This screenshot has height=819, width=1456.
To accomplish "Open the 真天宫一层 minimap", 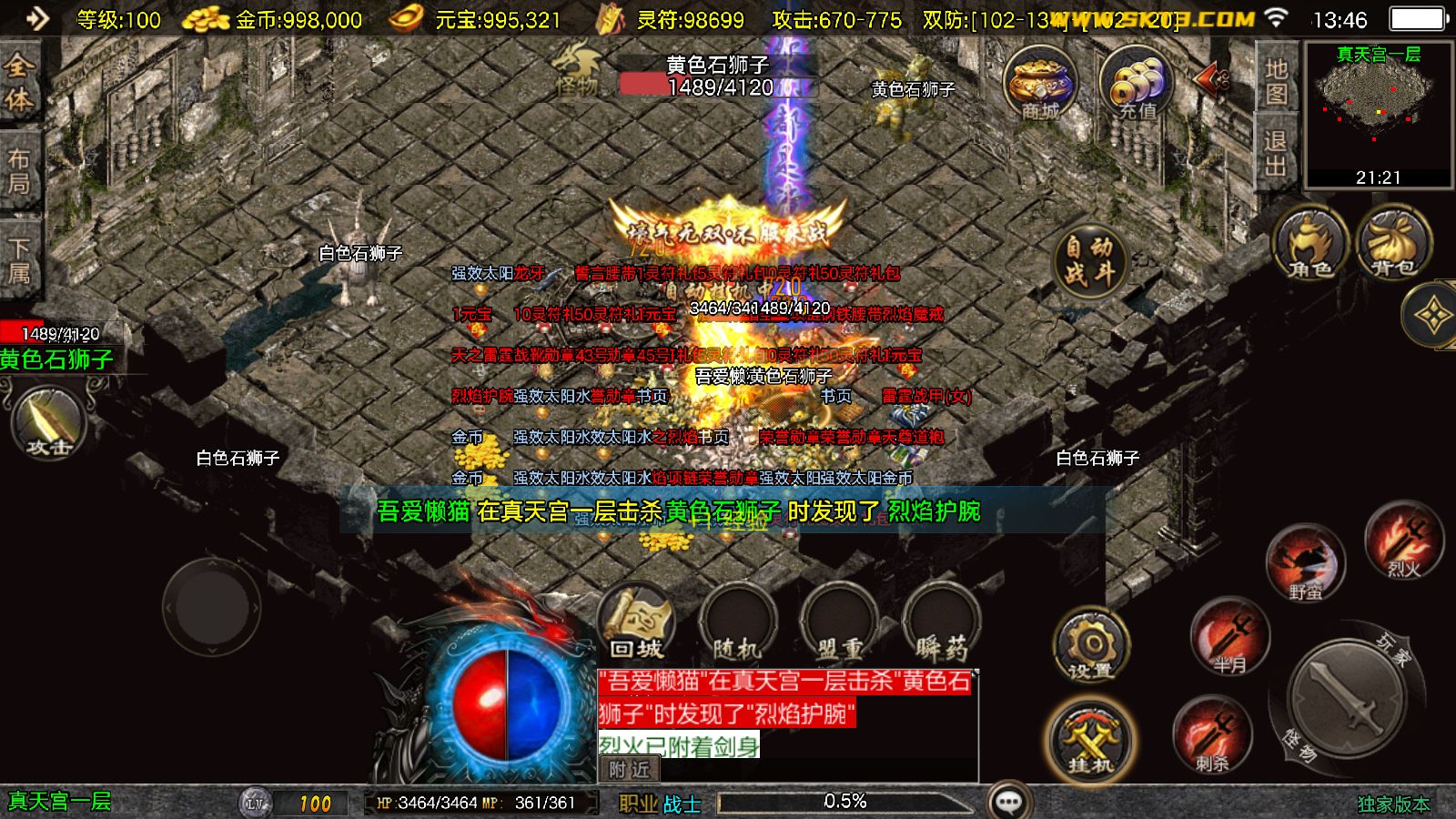I will [x=1378, y=114].
